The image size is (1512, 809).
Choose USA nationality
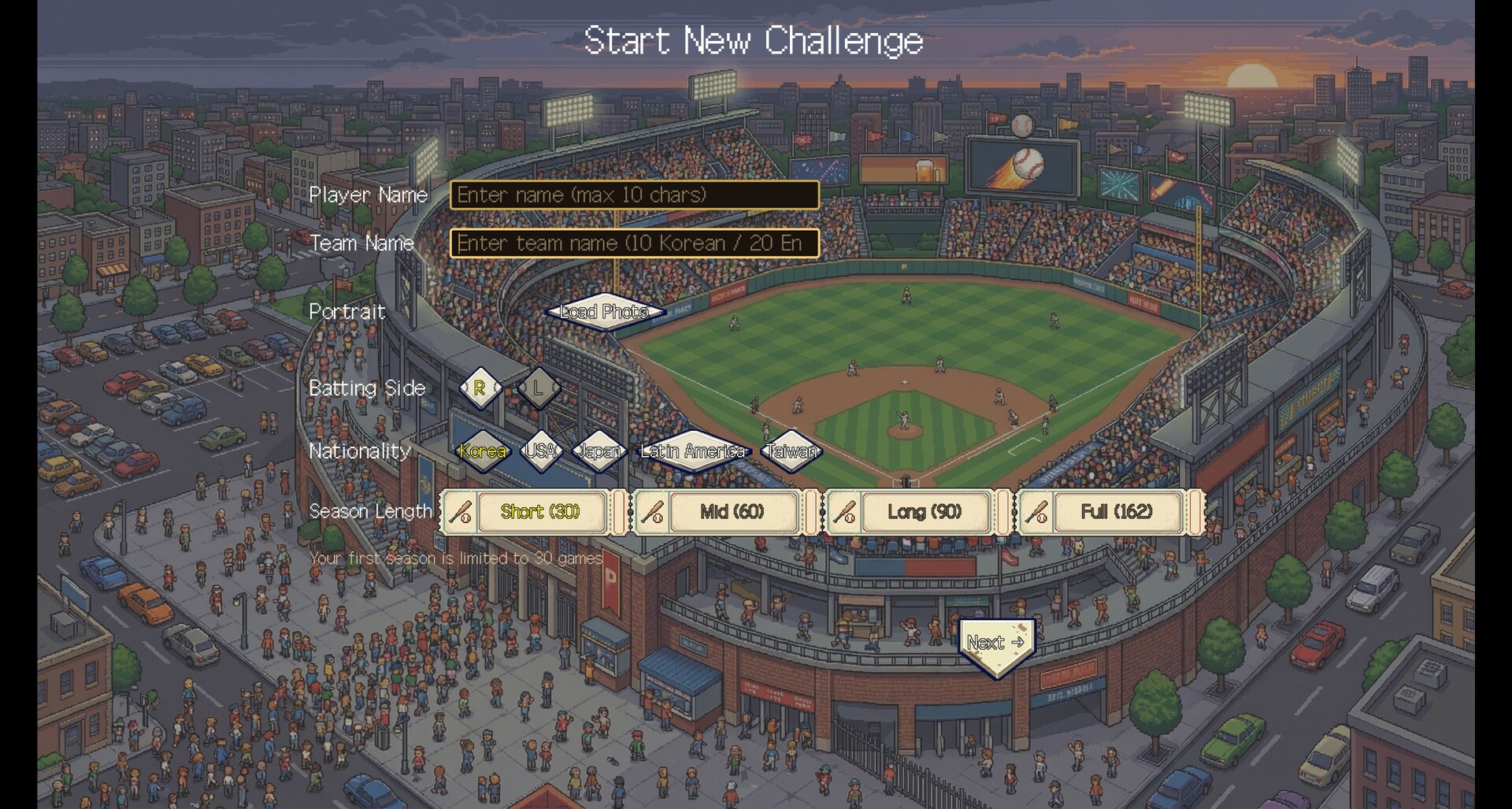(x=541, y=451)
